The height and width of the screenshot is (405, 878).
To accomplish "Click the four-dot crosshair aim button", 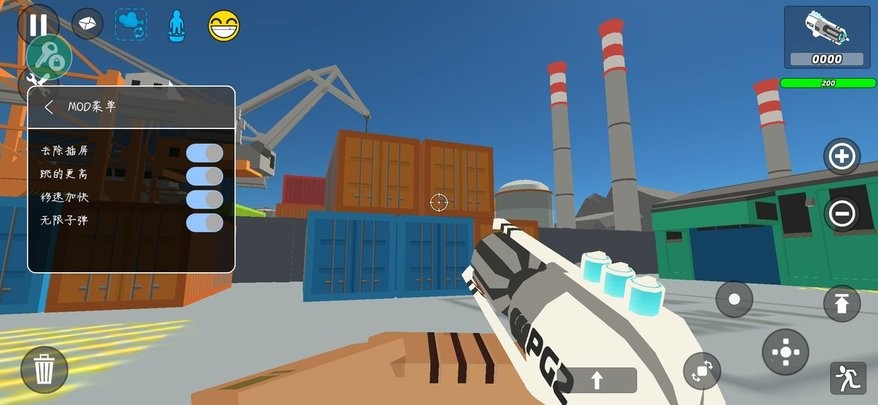I will coord(785,351).
